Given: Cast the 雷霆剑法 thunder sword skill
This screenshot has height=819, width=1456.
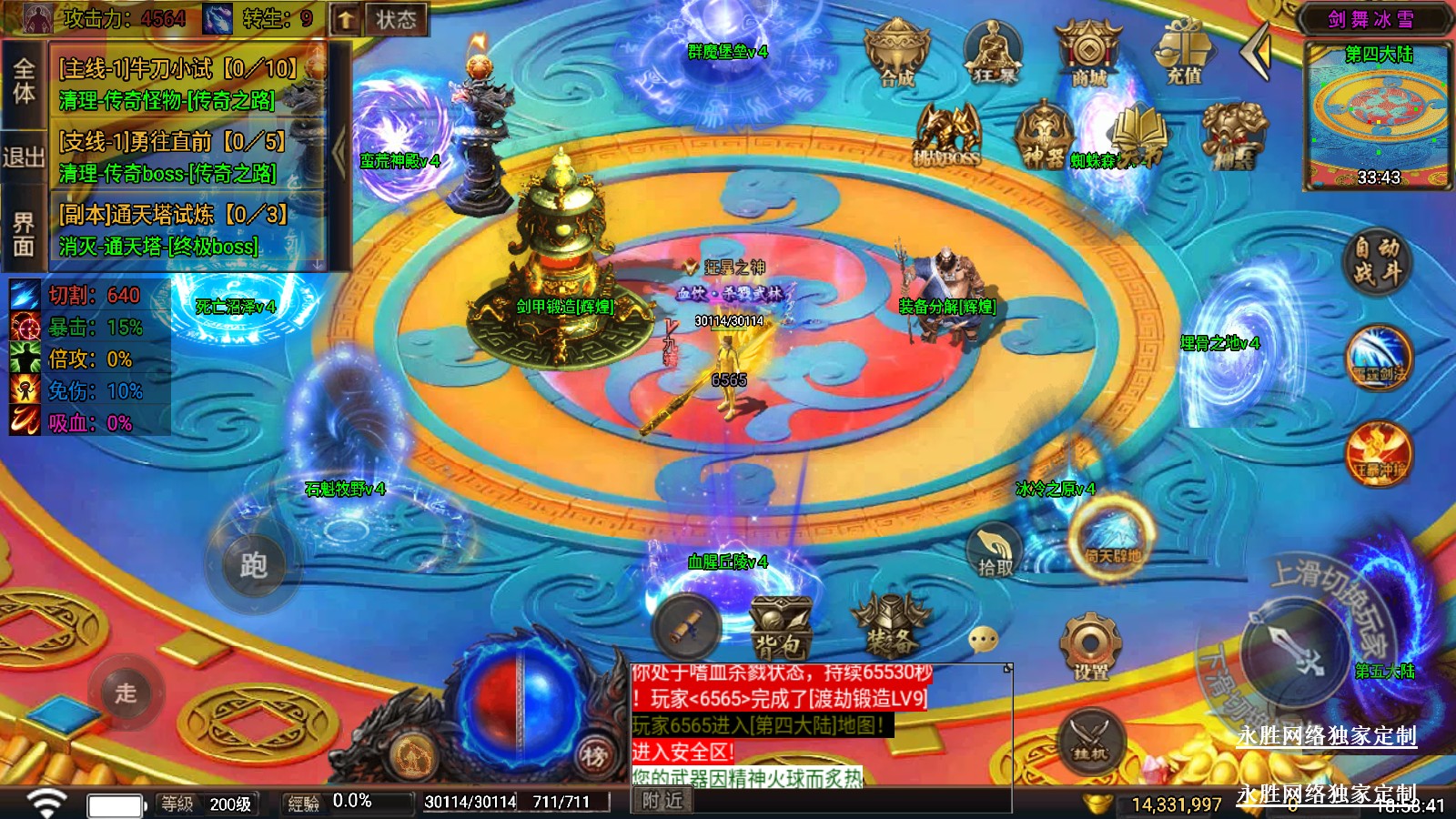Looking at the screenshot, I should pyautogui.click(x=1379, y=358).
